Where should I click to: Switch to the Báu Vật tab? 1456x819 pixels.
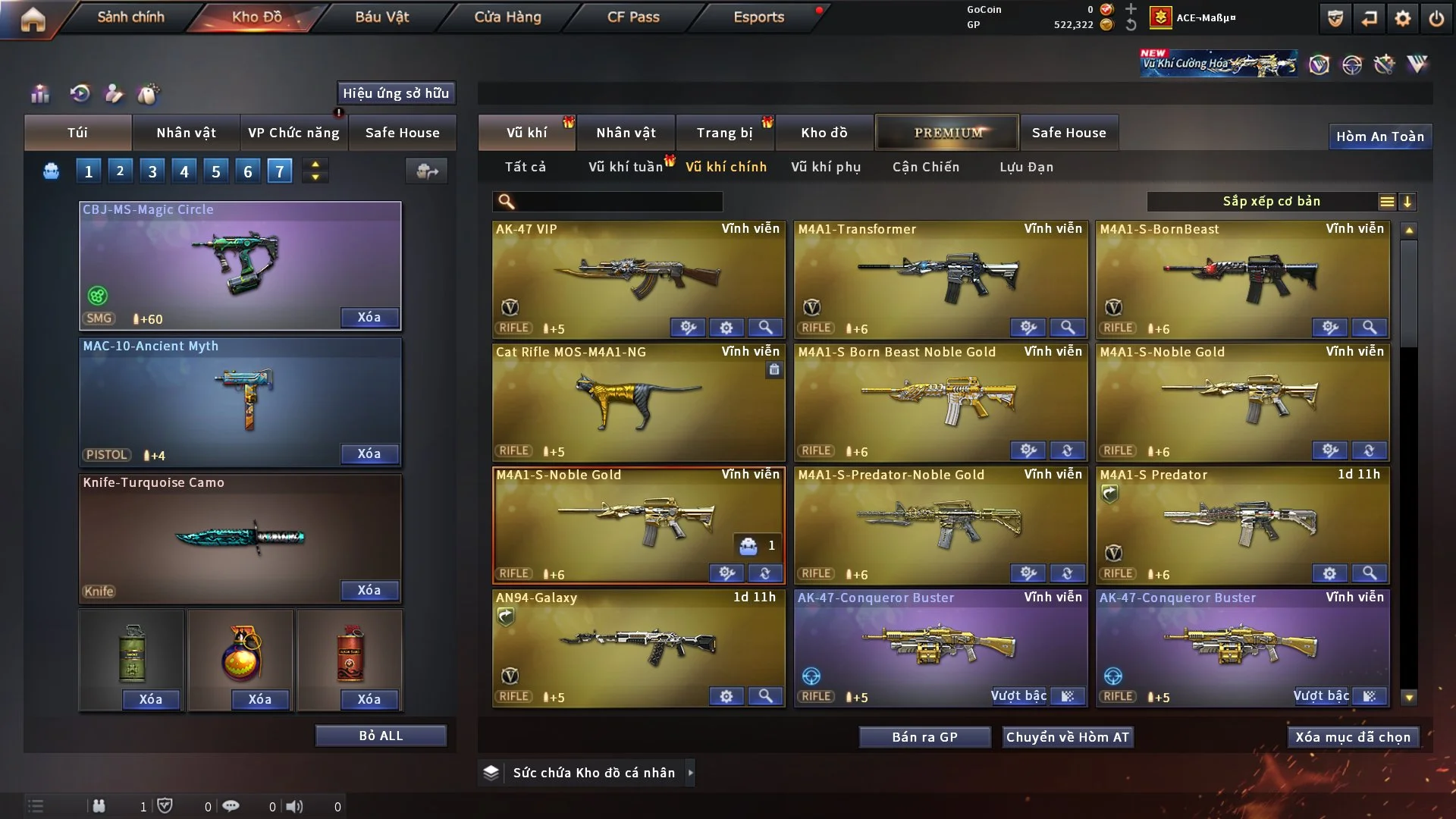(381, 17)
